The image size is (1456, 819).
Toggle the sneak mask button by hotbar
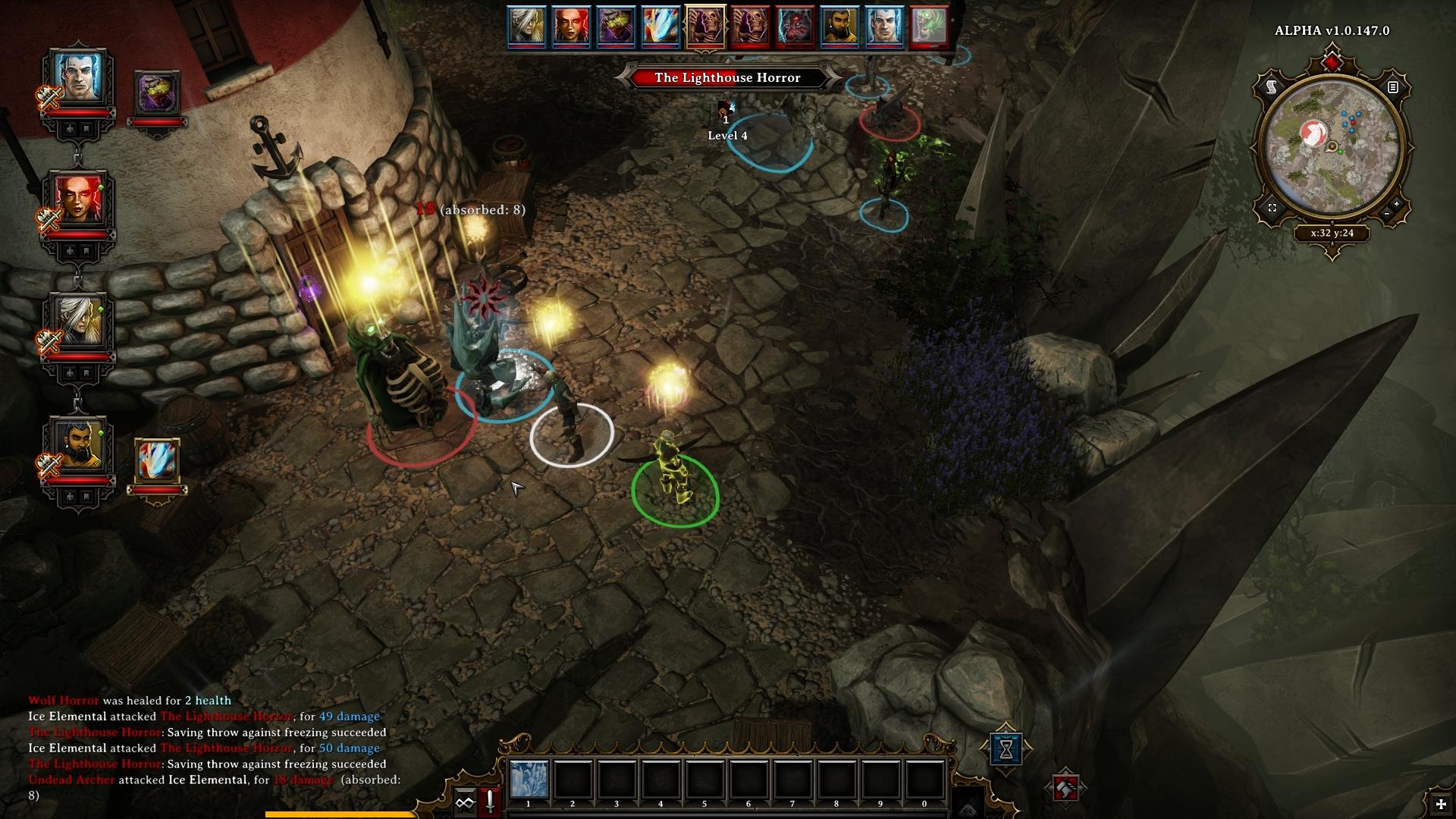(464, 802)
